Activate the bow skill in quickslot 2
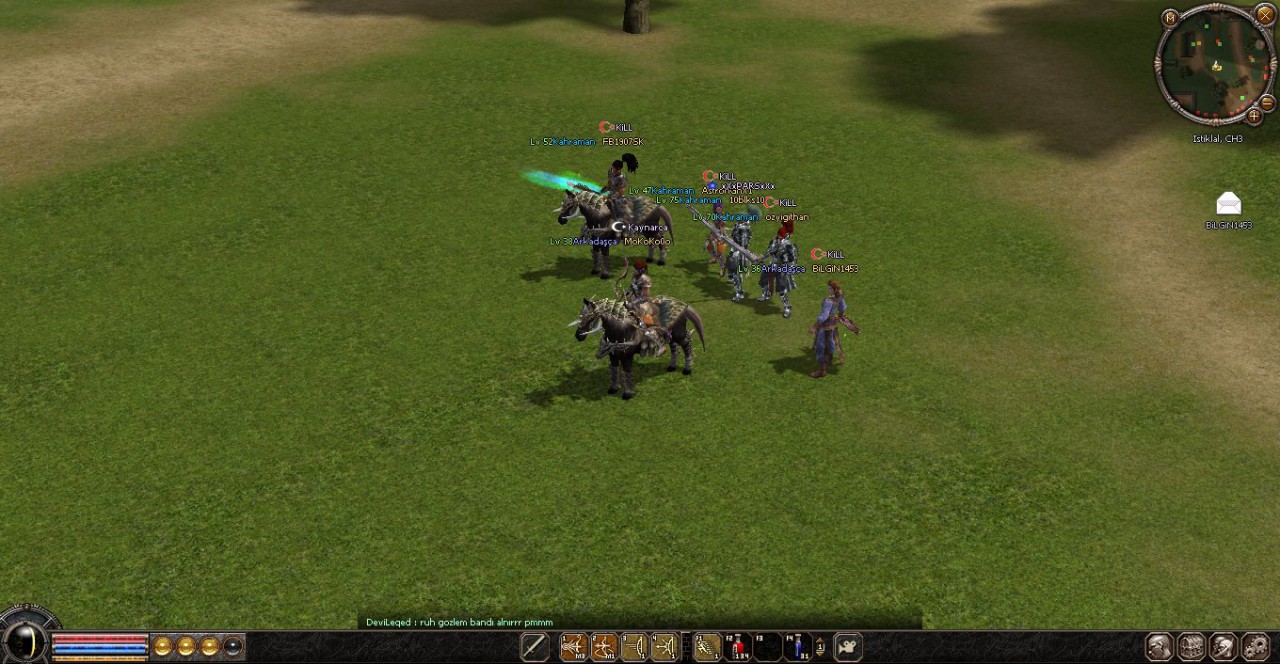The image size is (1280, 664). [x=603, y=647]
